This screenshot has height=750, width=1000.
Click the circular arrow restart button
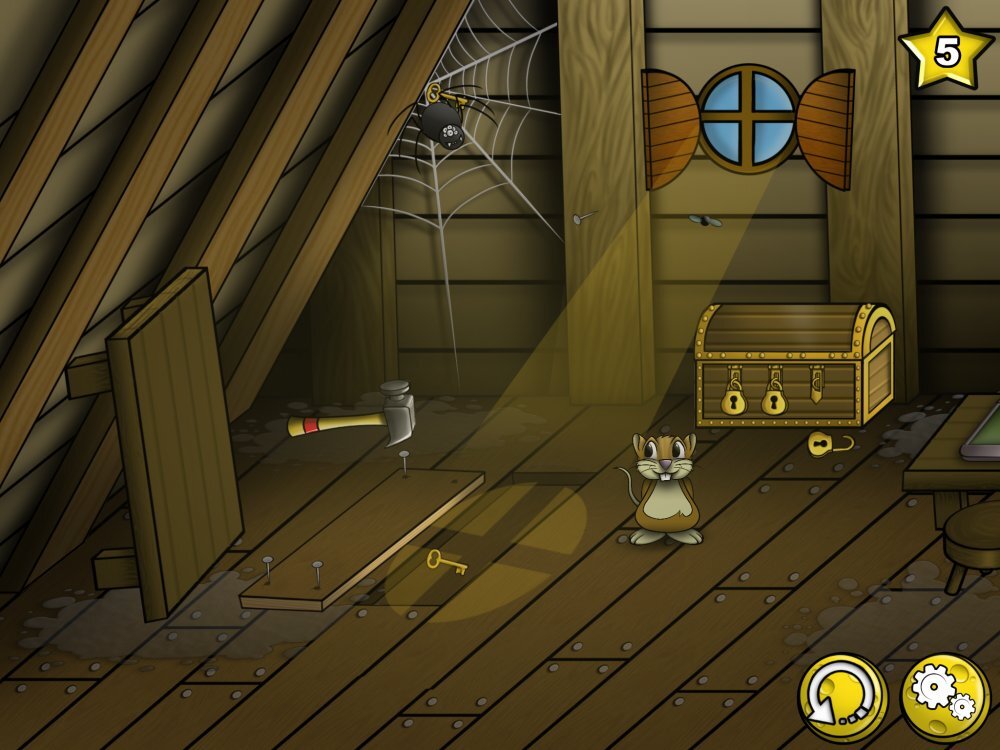842,697
